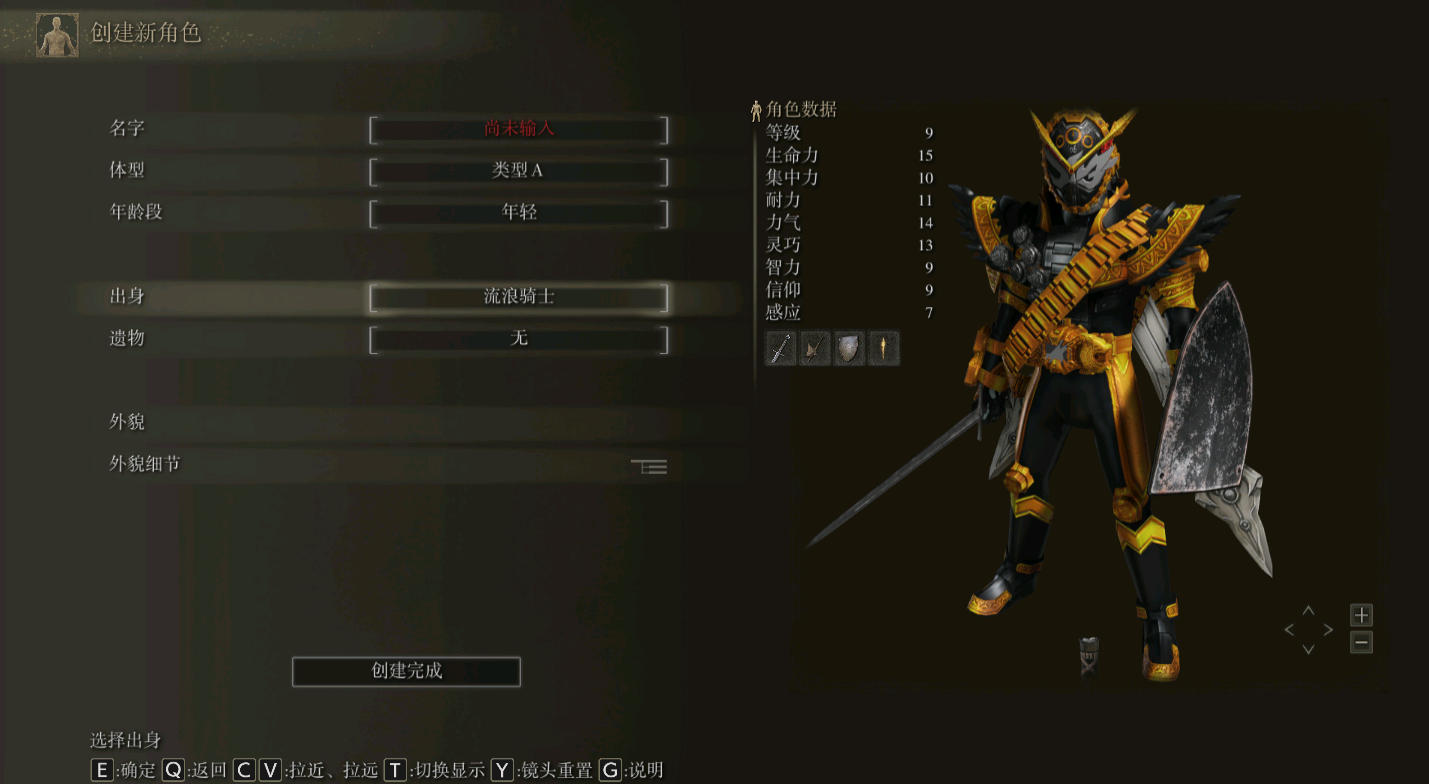1429x784 pixels.
Task: Zoom out using the minus icon
Action: (x=1363, y=643)
